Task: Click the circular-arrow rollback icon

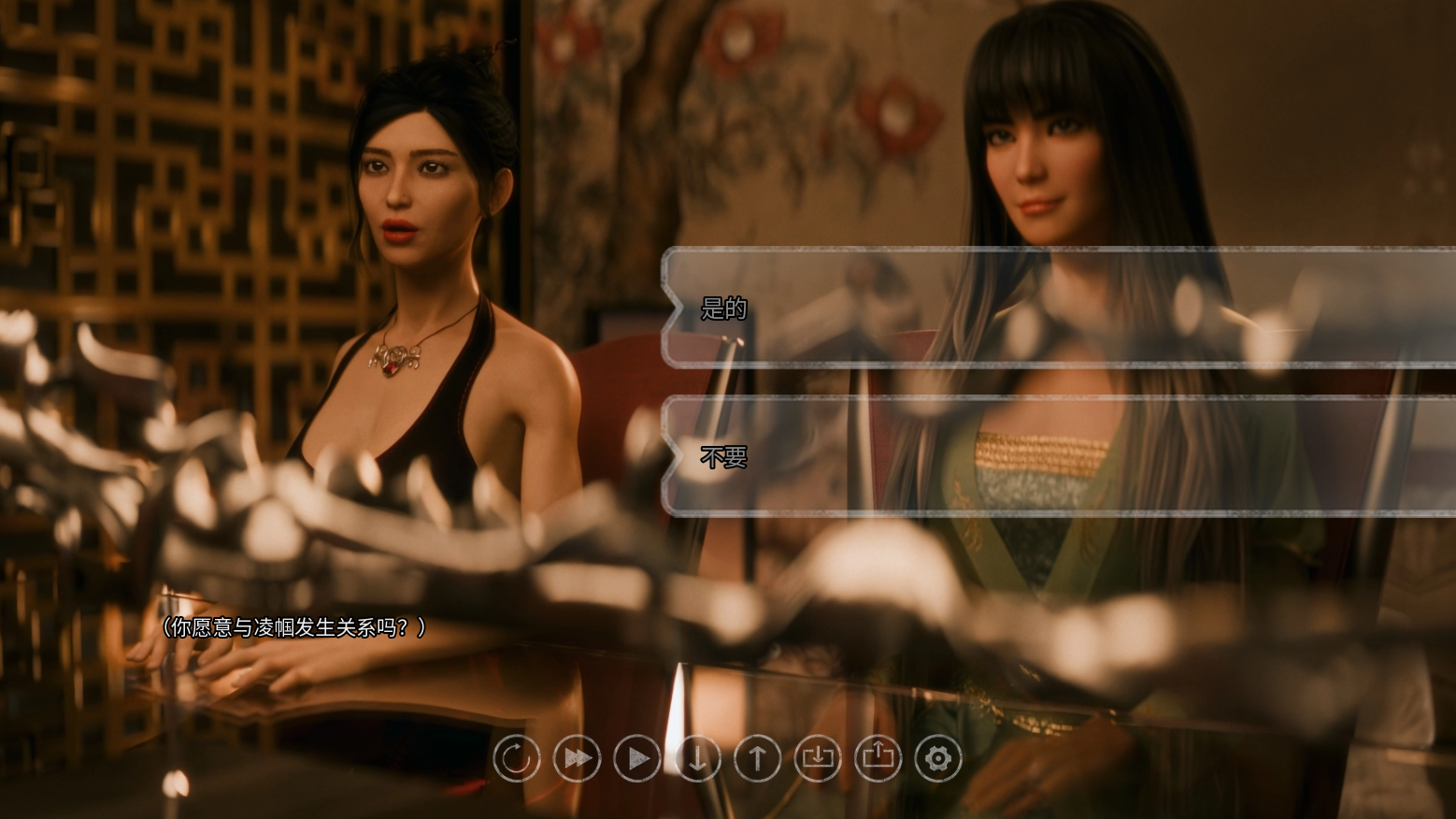Action: (517, 758)
